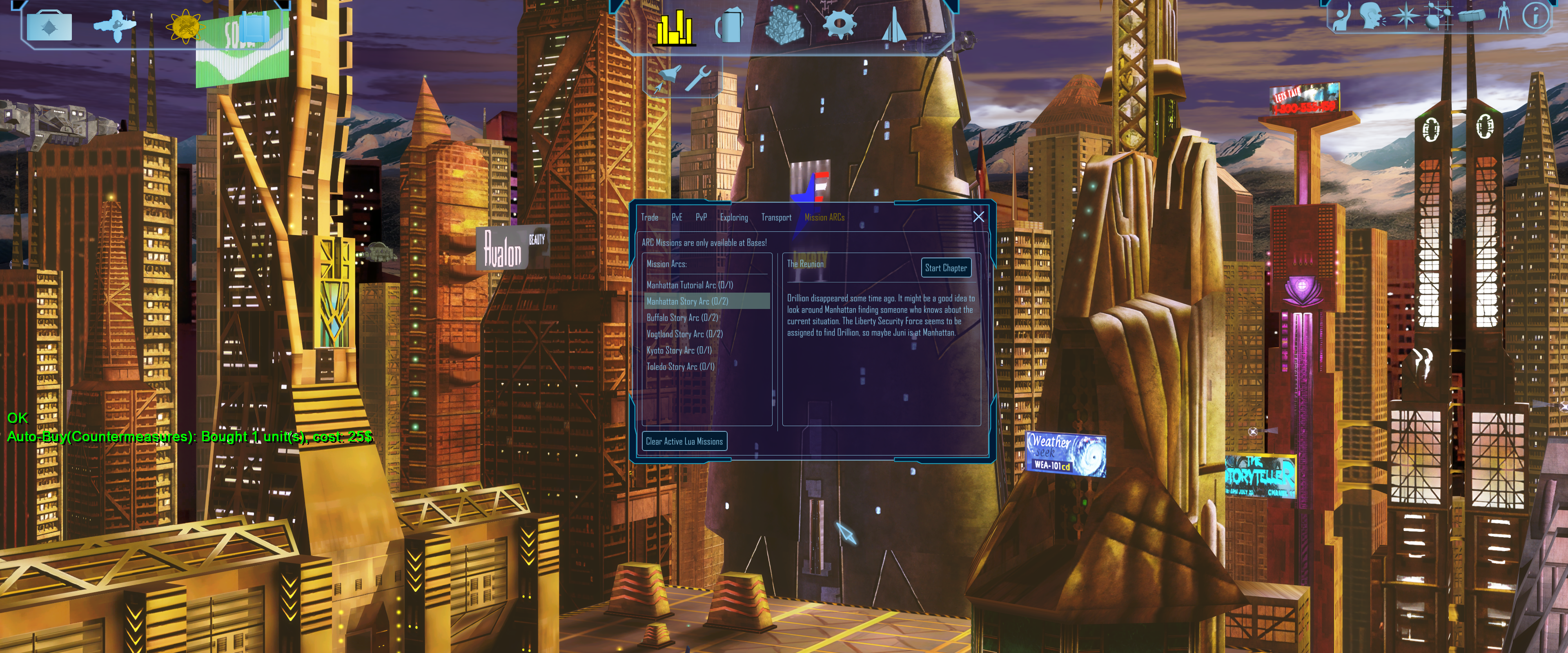Show the Exploring tab

[733, 217]
